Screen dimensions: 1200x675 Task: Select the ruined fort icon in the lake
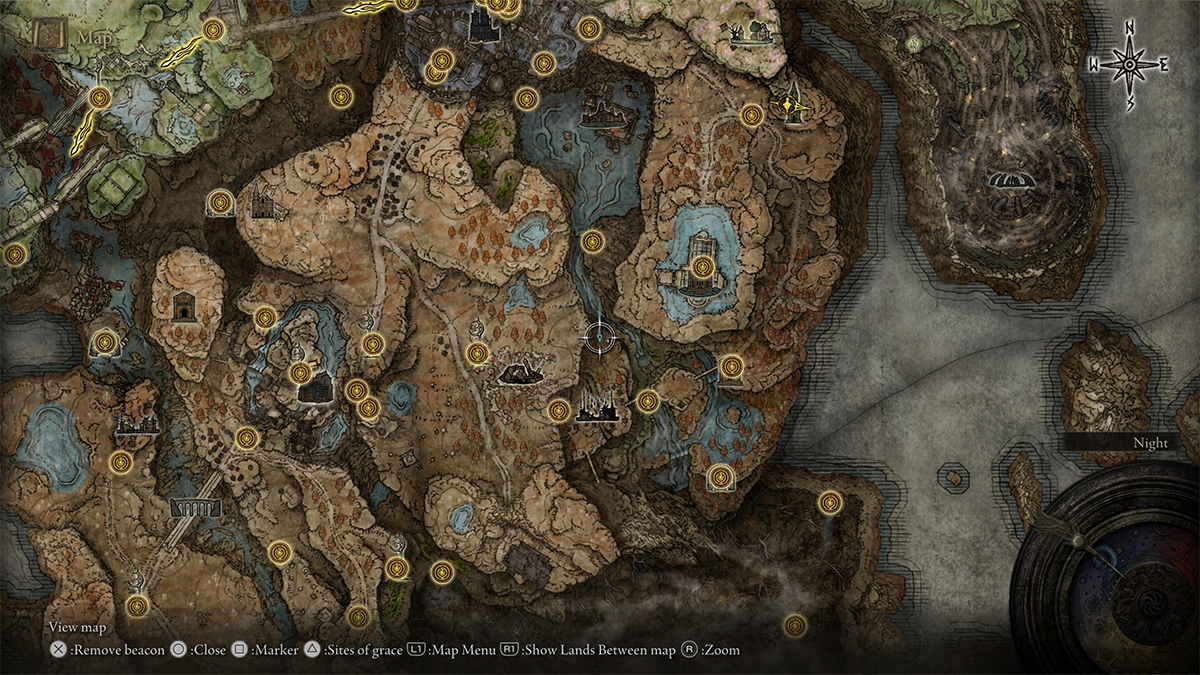[611, 114]
